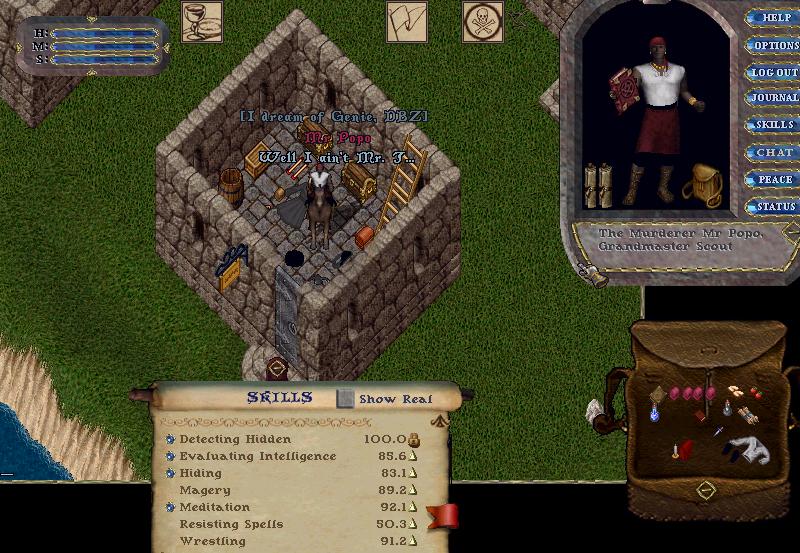Use the Detecting Hidden skill gem
This screenshot has height=553, width=800.
pos(170,439)
